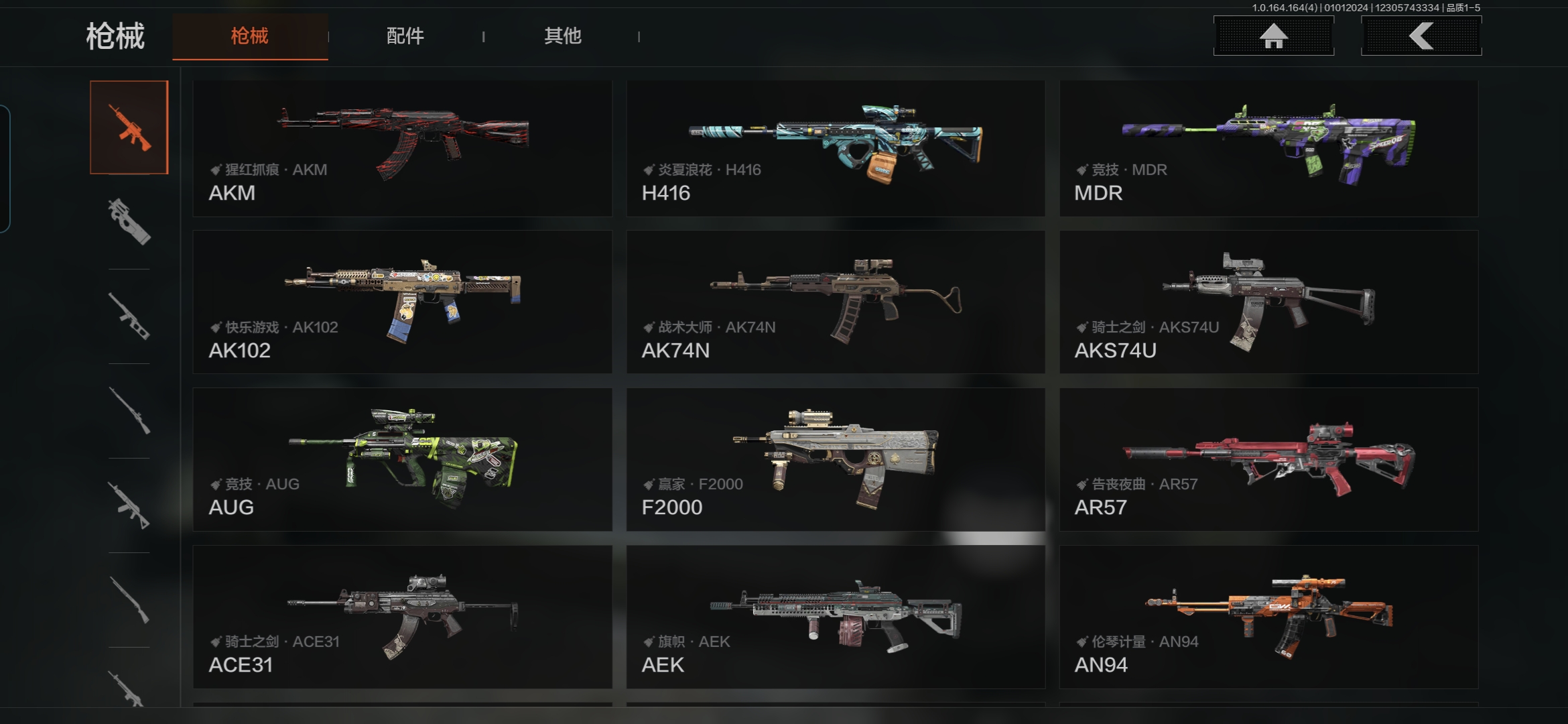Open the AUG weapon card

pyautogui.click(x=402, y=460)
